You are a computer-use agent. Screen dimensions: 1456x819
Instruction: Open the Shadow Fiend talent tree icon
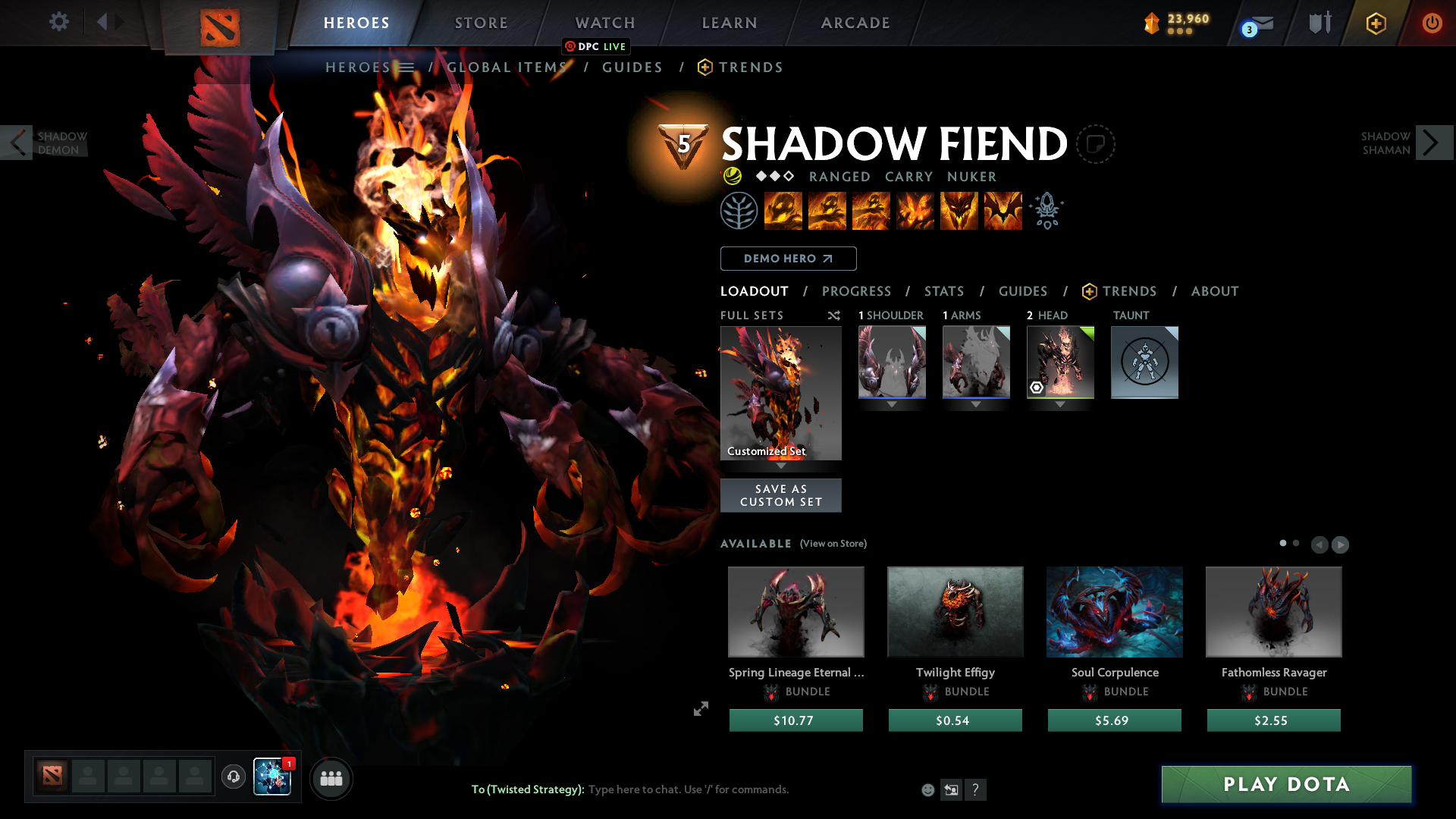(739, 211)
